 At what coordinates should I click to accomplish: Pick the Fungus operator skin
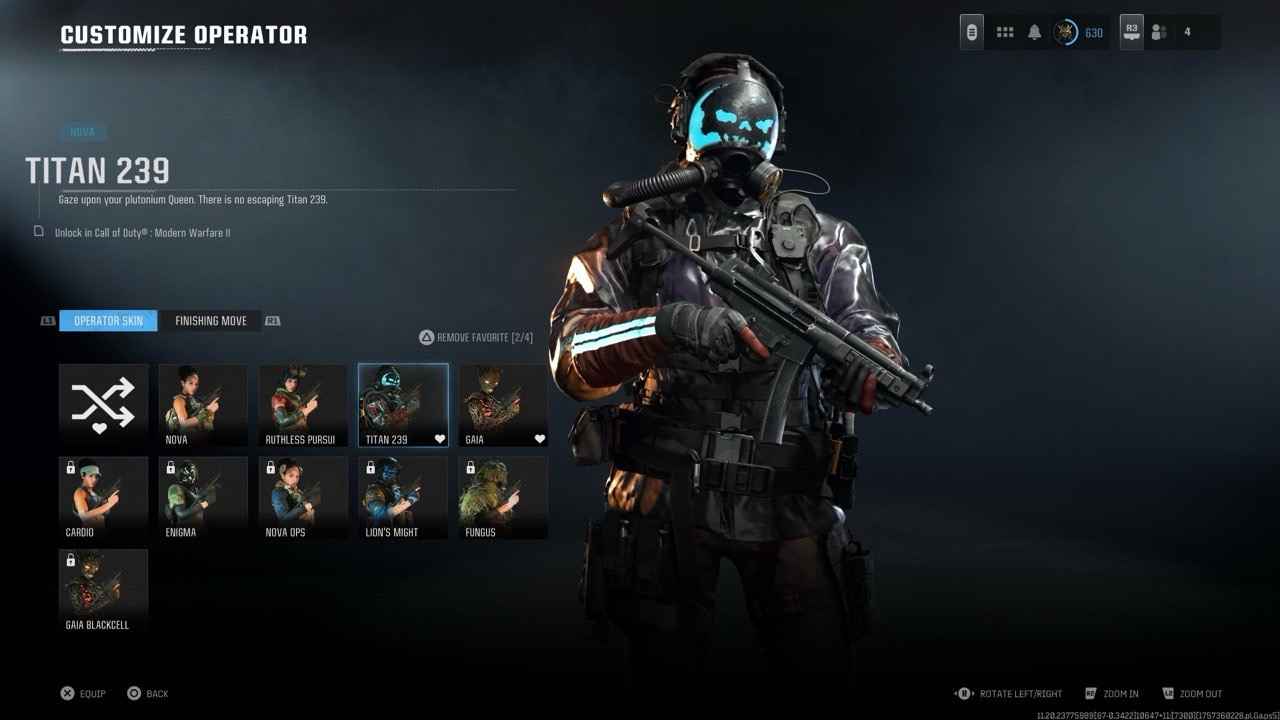503,497
